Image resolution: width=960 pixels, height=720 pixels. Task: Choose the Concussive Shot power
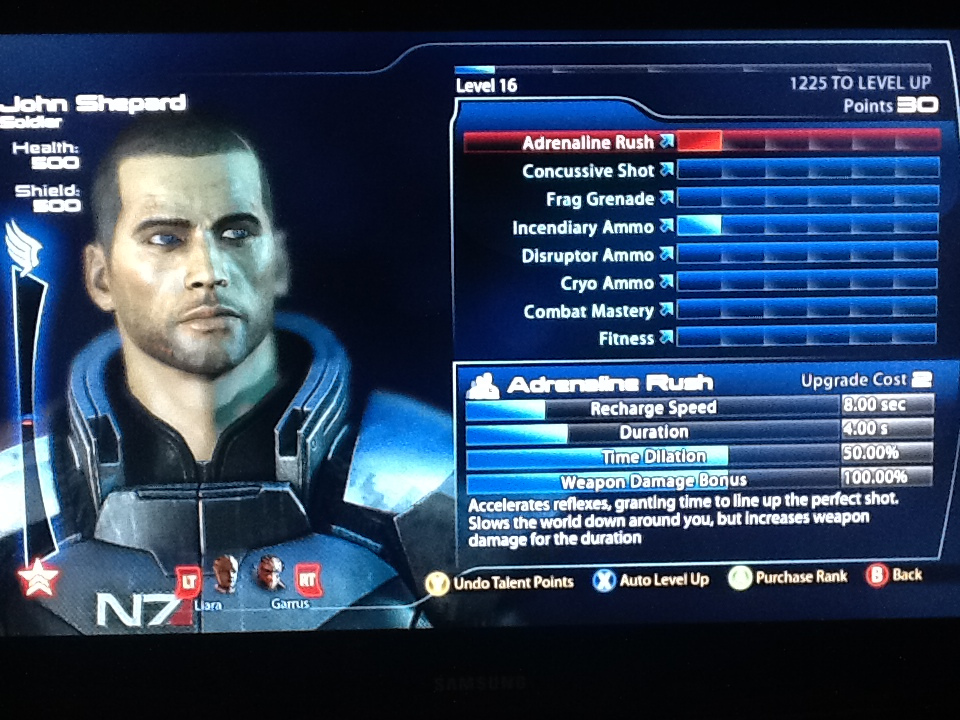coord(588,171)
